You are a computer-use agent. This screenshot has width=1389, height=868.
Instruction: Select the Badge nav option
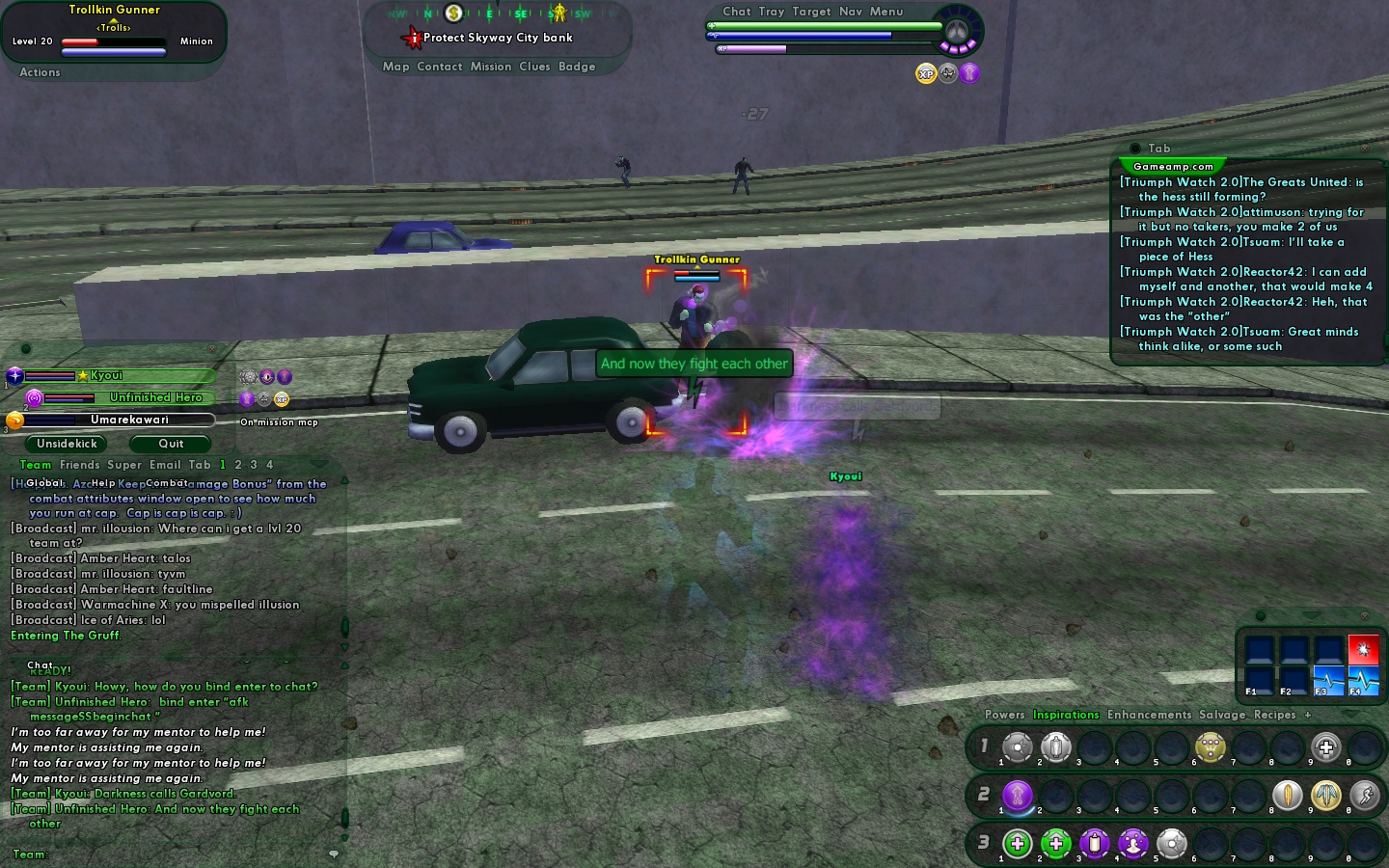point(577,67)
